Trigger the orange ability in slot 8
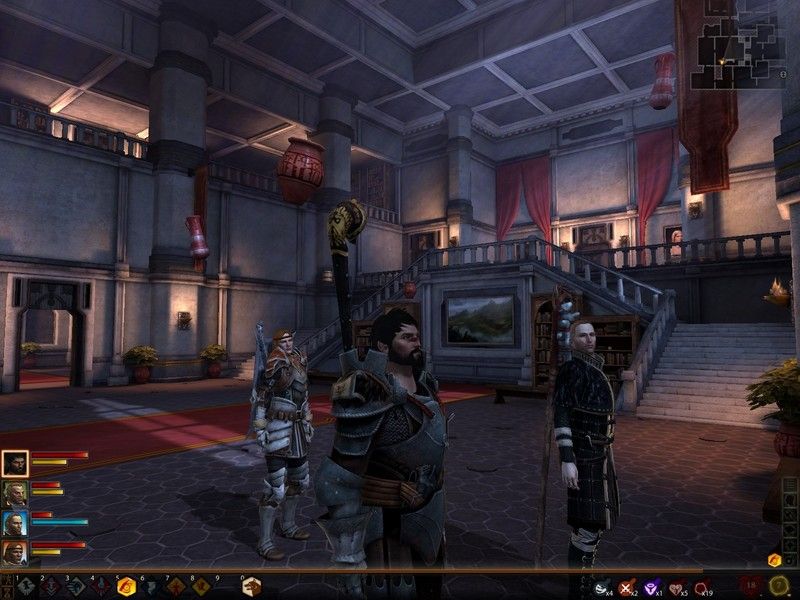The height and width of the screenshot is (600, 800). tap(201, 587)
